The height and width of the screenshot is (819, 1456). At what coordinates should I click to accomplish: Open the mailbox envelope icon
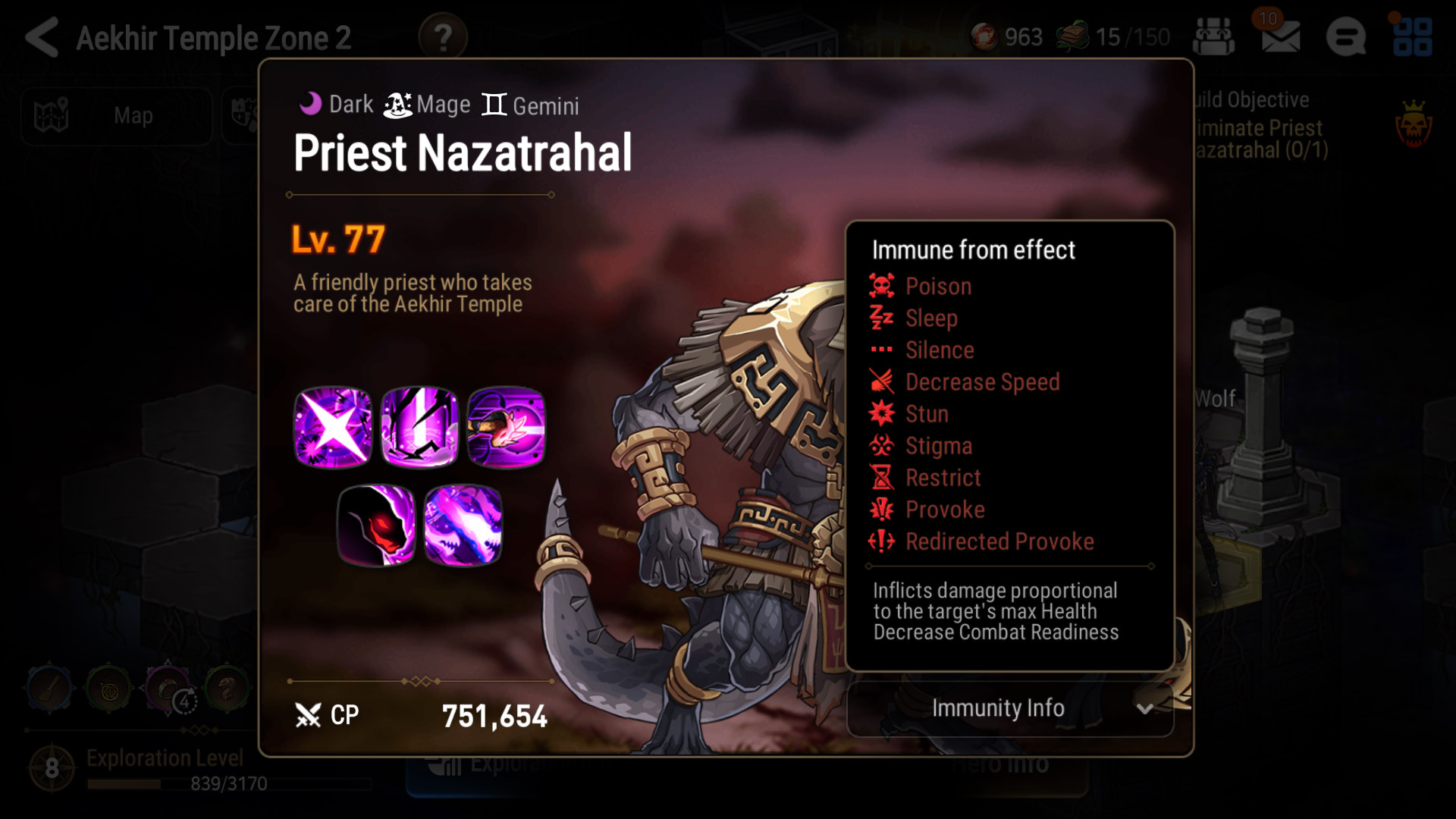tap(1281, 37)
